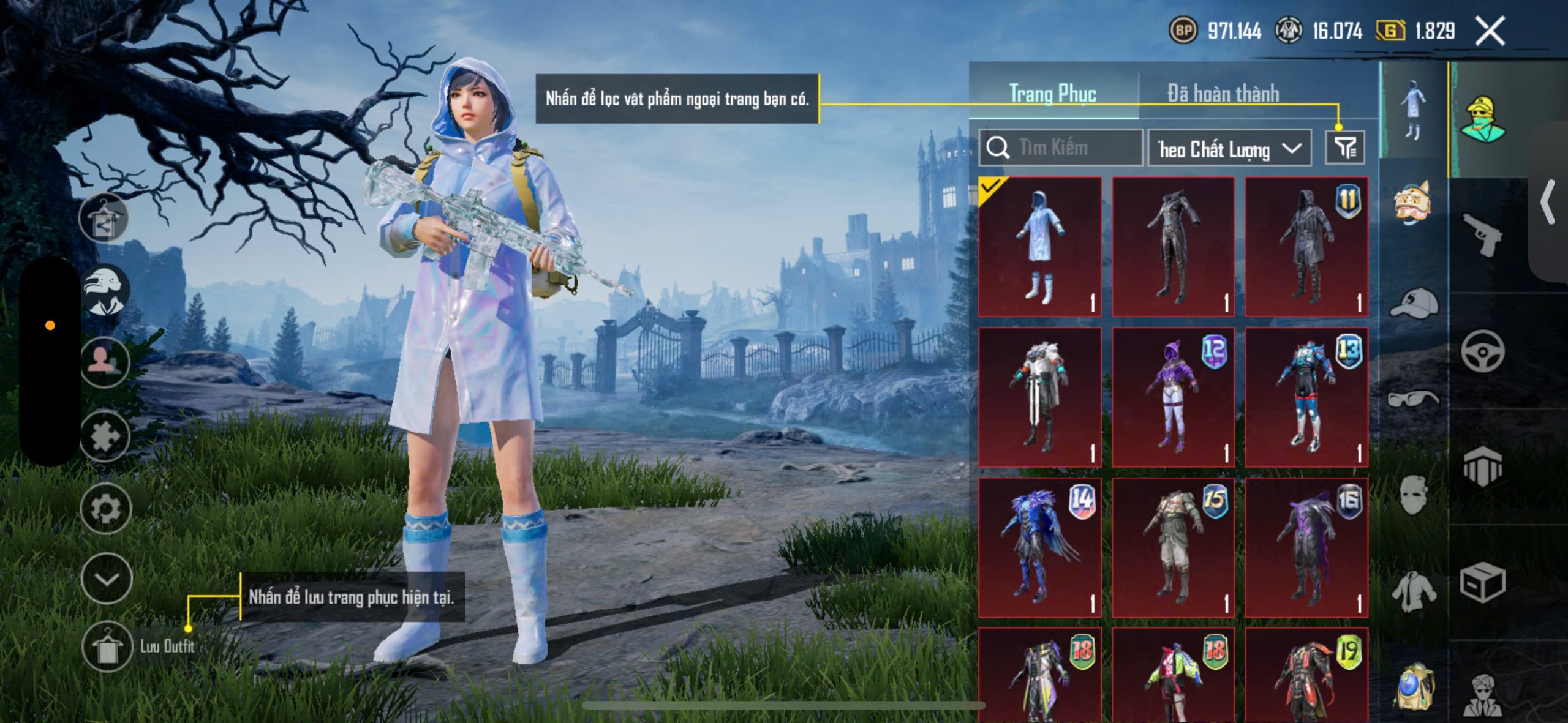Image resolution: width=1568 pixels, height=723 pixels.
Task: Switch to the Trang Phục tab
Action: 1052,94
